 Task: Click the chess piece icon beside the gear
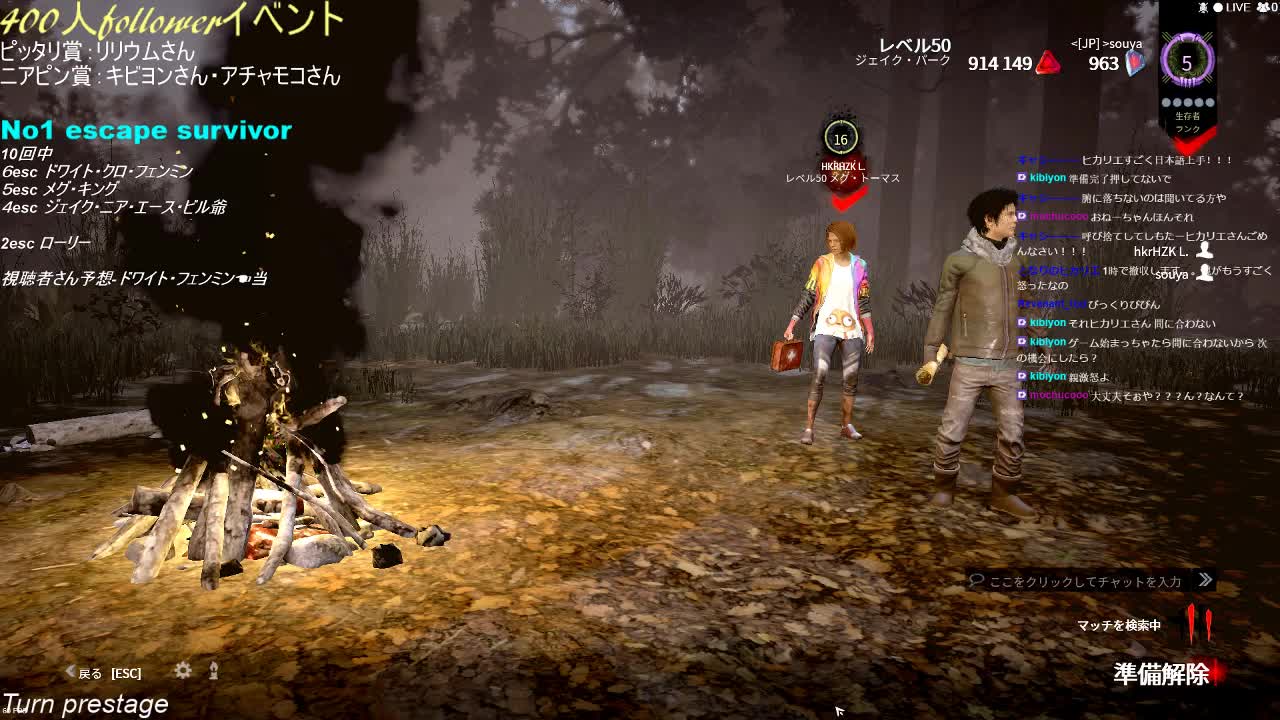pyautogui.click(x=213, y=671)
